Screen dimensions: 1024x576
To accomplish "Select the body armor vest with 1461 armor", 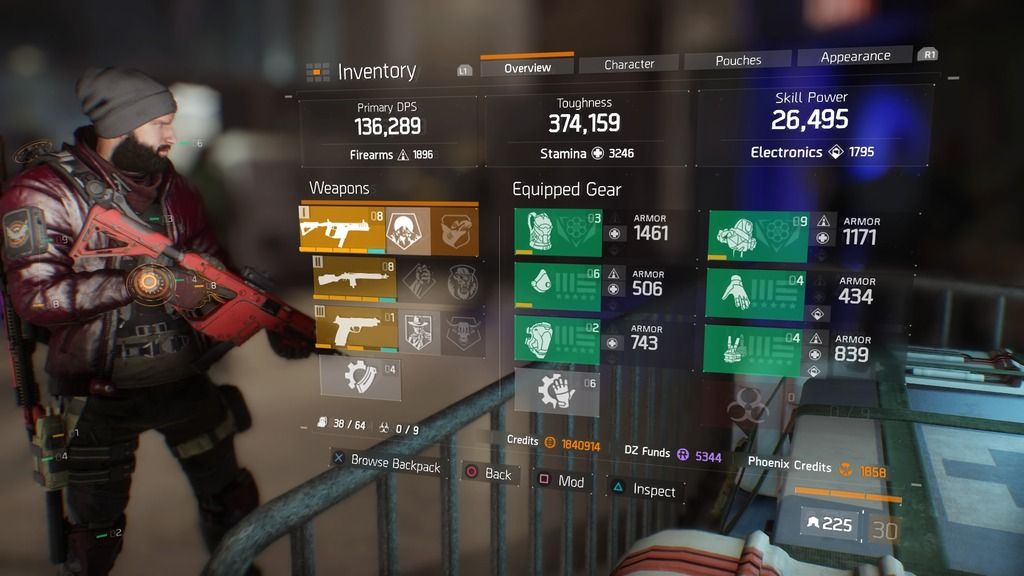I will pos(557,233).
